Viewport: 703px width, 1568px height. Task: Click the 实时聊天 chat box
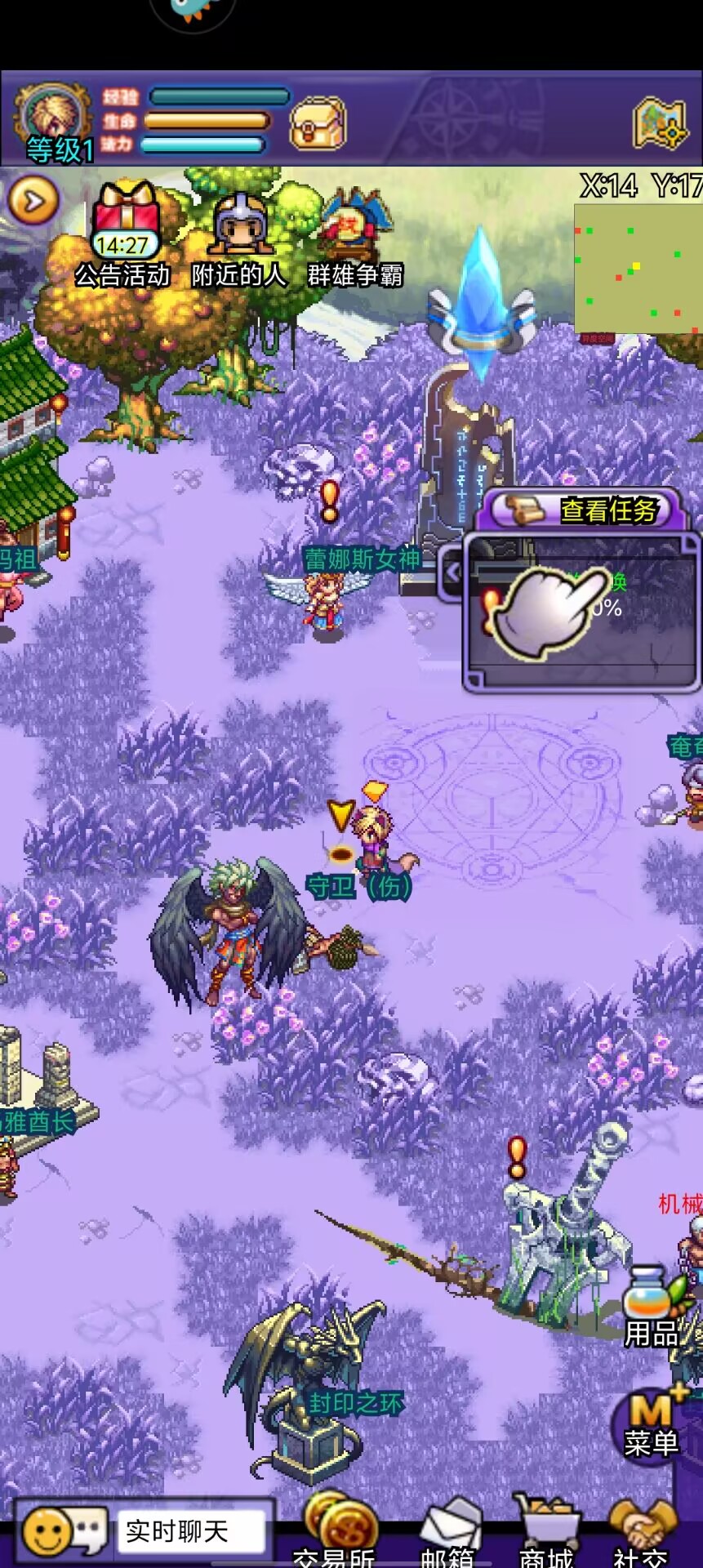[x=192, y=1532]
